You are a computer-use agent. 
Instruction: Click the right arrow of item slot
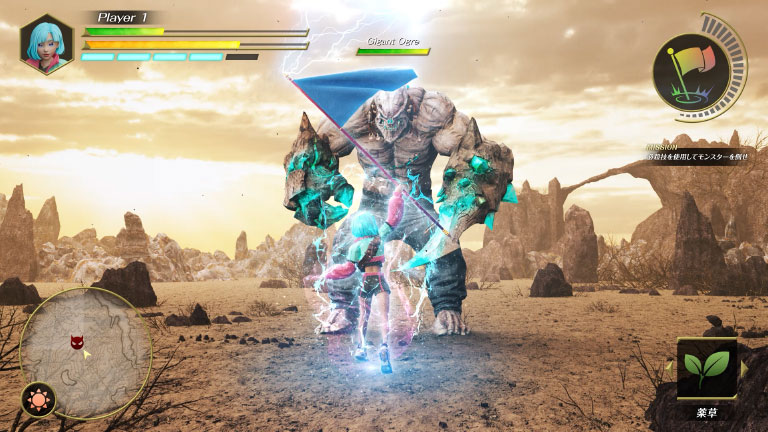[x=743, y=369]
